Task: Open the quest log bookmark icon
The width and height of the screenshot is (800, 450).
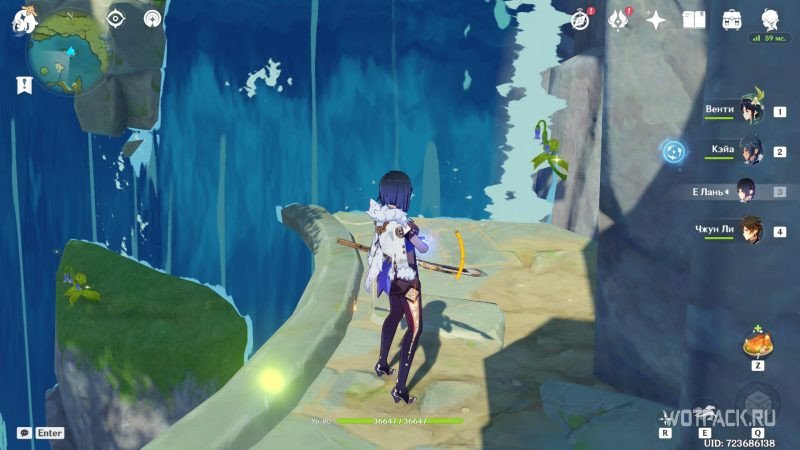Action: (x=21, y=86)
